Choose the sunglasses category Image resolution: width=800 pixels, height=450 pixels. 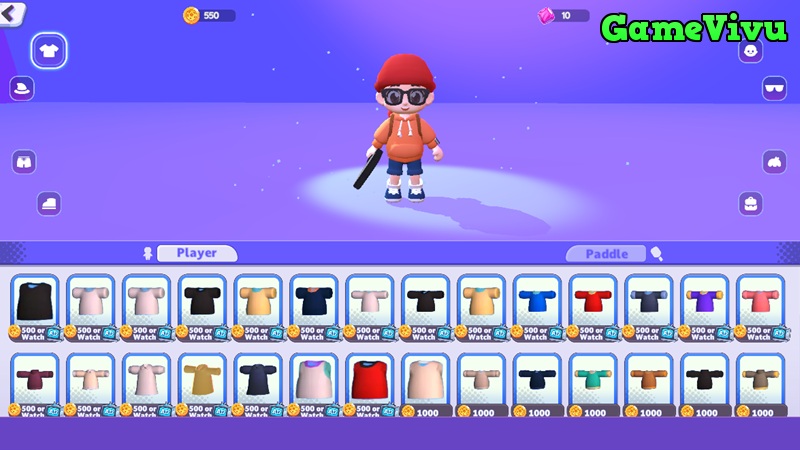(x=775, y=88)
